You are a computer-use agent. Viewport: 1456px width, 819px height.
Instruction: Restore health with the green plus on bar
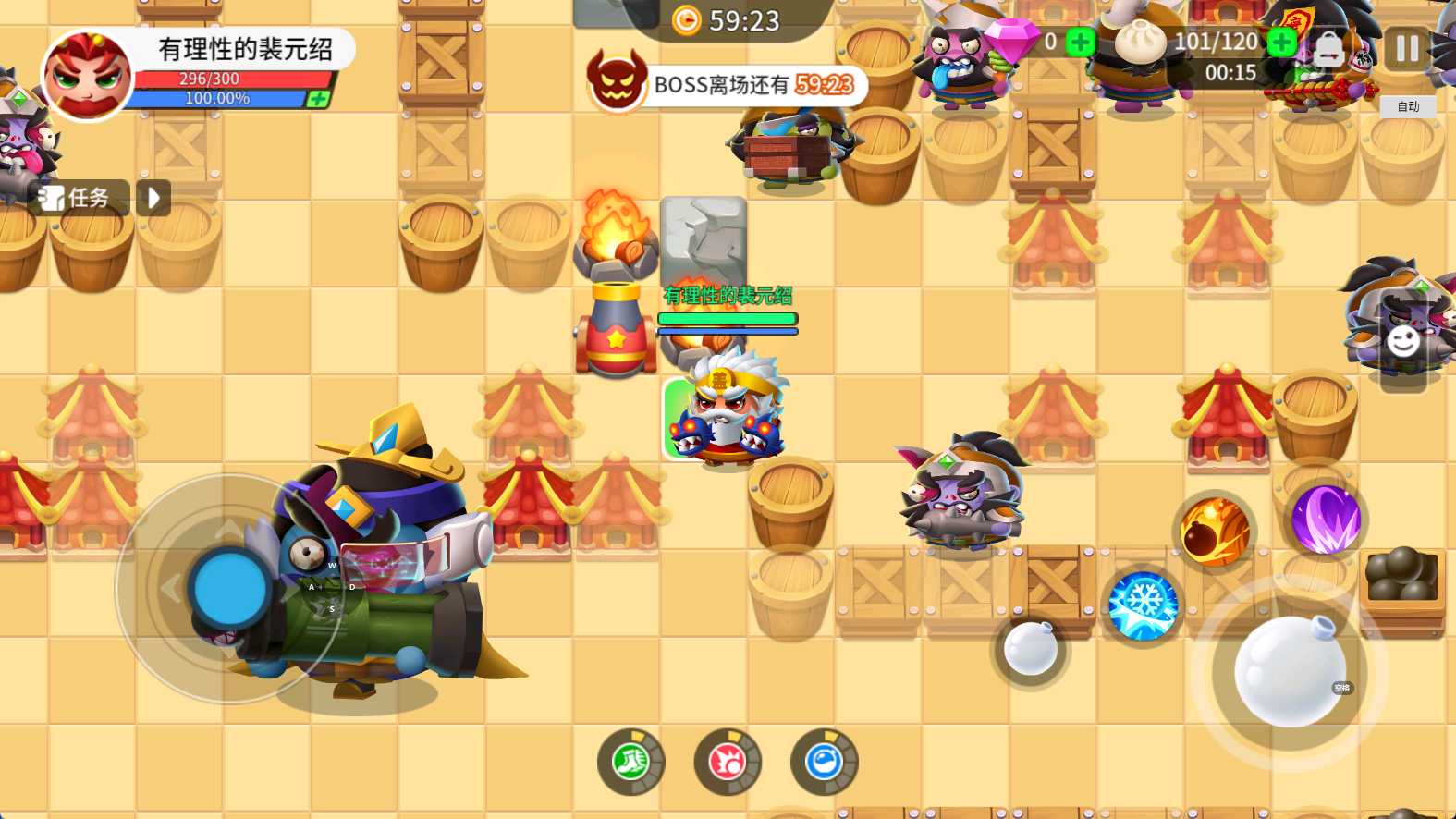click(317, 99)
